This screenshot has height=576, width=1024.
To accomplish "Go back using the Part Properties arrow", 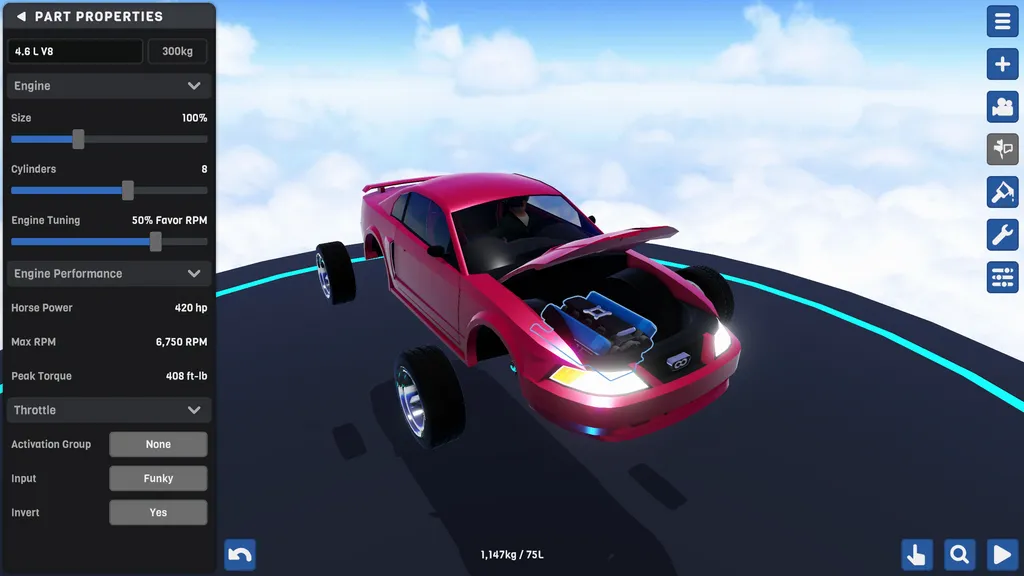I will 21,17.
